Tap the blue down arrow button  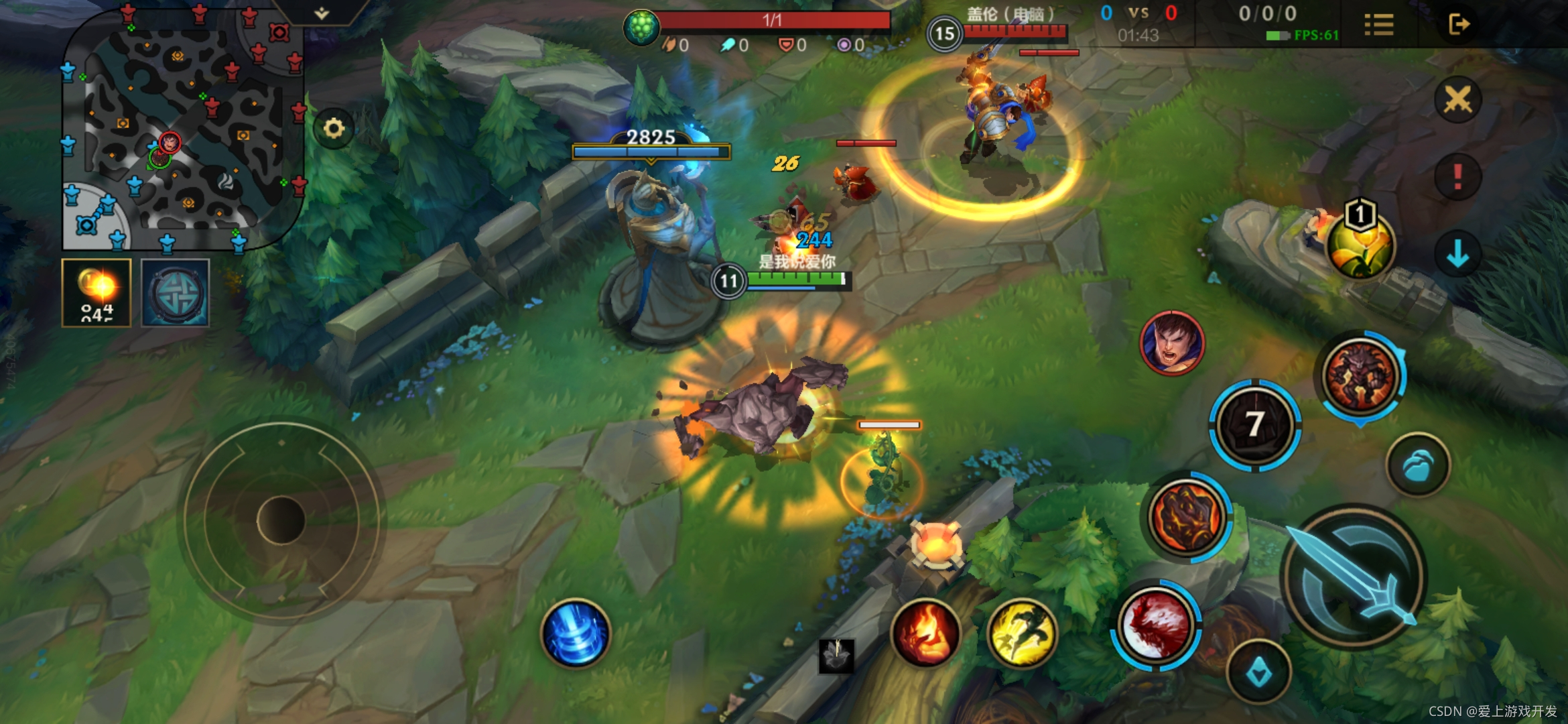tap(1457, 255)
